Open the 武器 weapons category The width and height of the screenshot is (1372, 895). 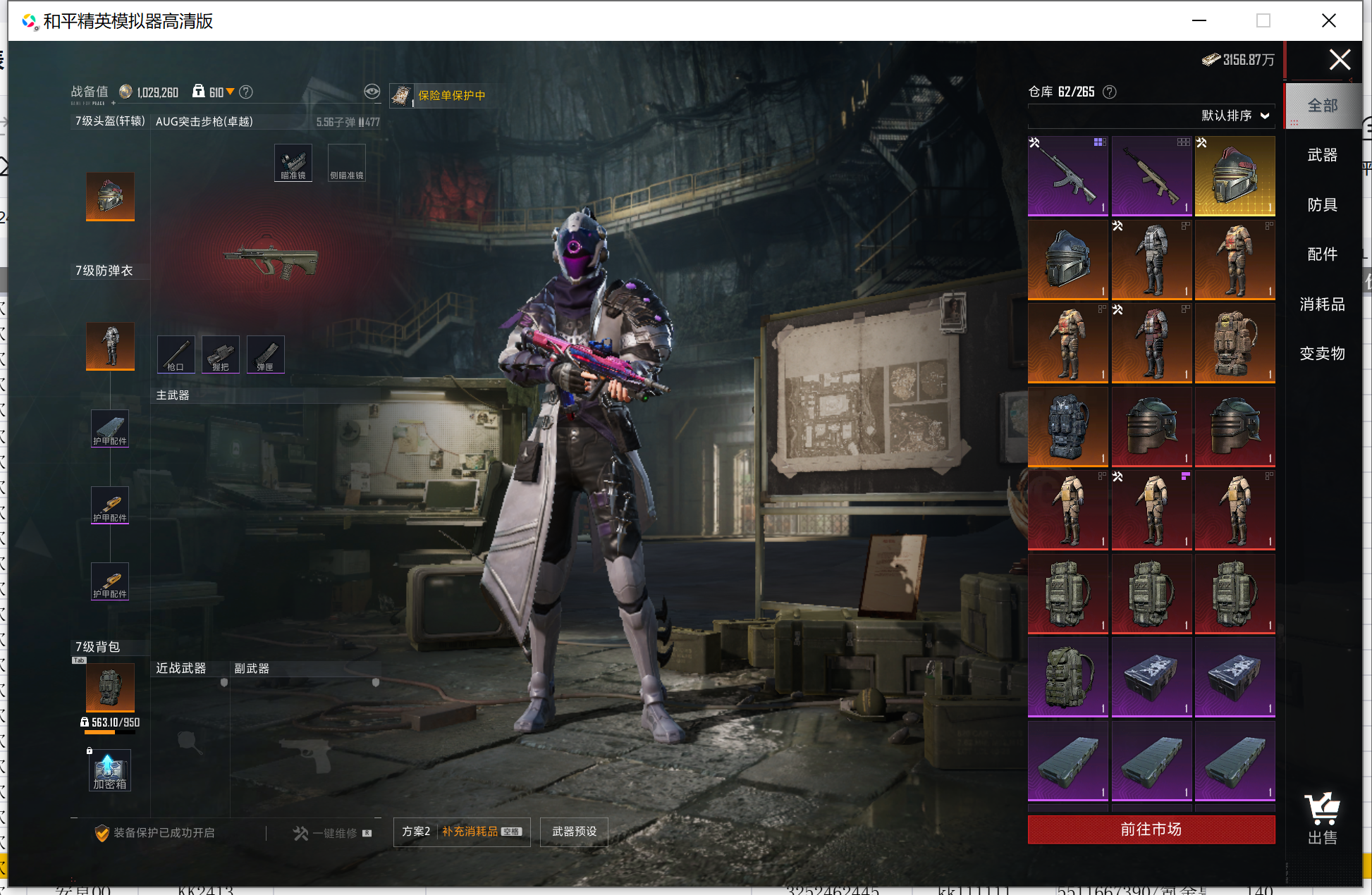1322,155
